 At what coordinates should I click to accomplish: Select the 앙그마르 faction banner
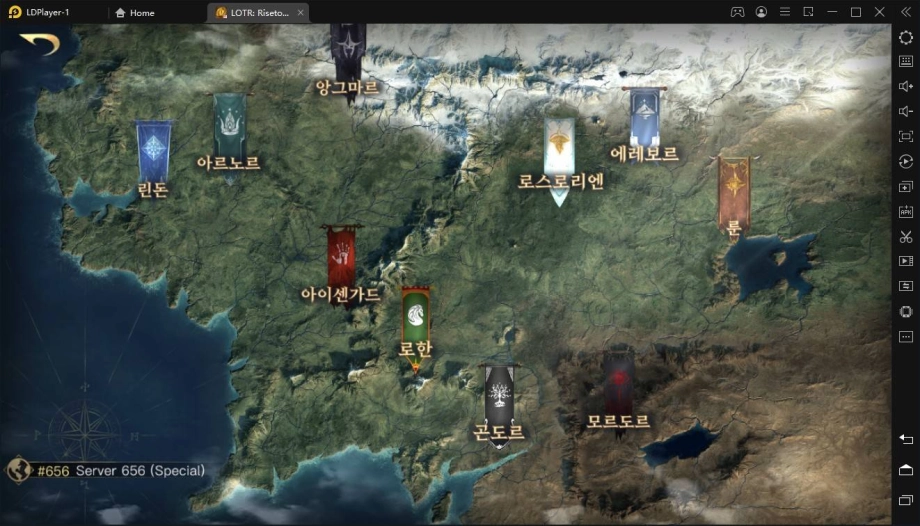(347, 50)
